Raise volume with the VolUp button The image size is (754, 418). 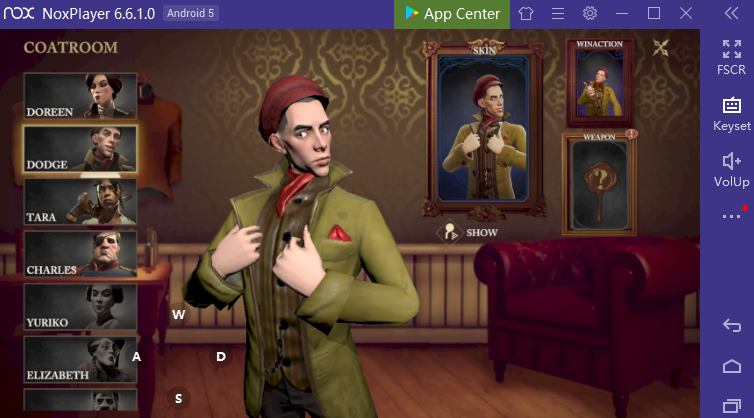tap(731, 169)
